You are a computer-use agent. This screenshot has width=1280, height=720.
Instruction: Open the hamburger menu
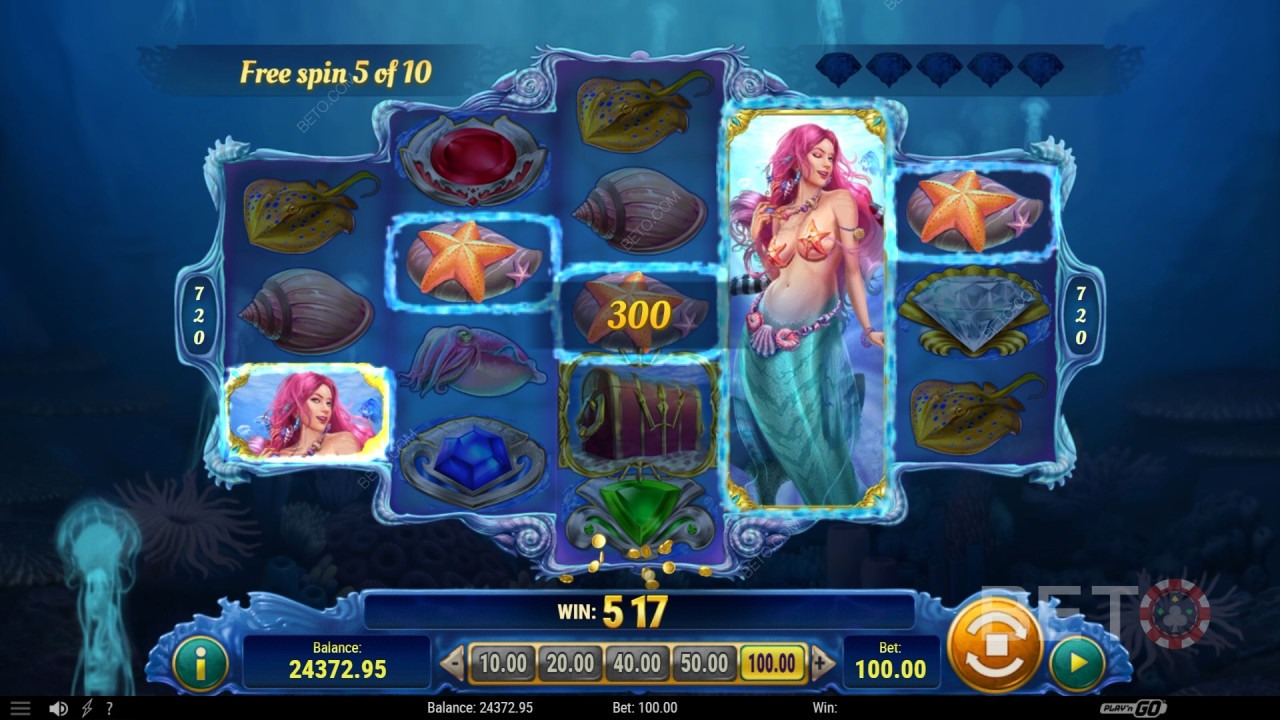pos(20,708)
